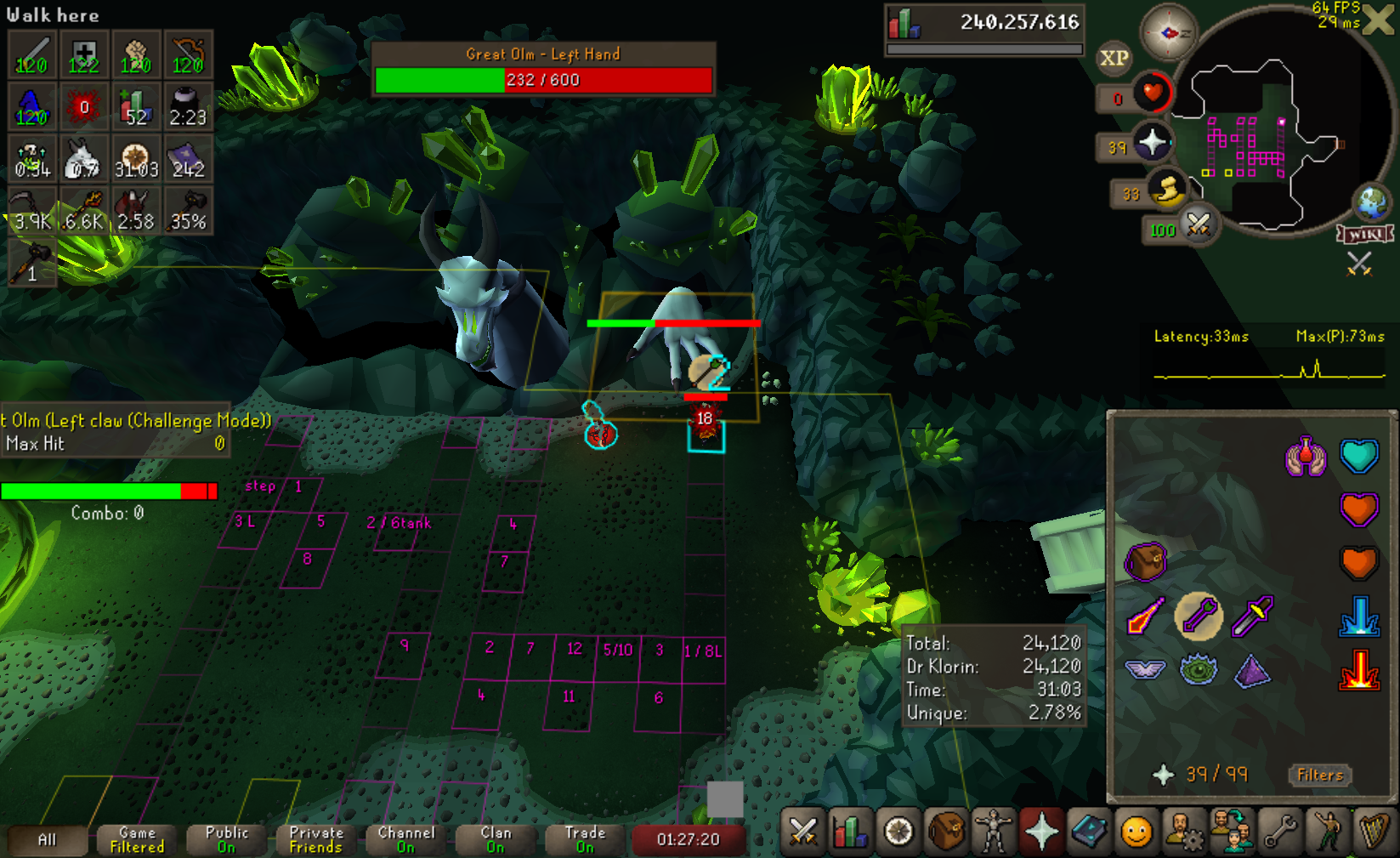Open the wrench Settings tab

point(1279,832)
